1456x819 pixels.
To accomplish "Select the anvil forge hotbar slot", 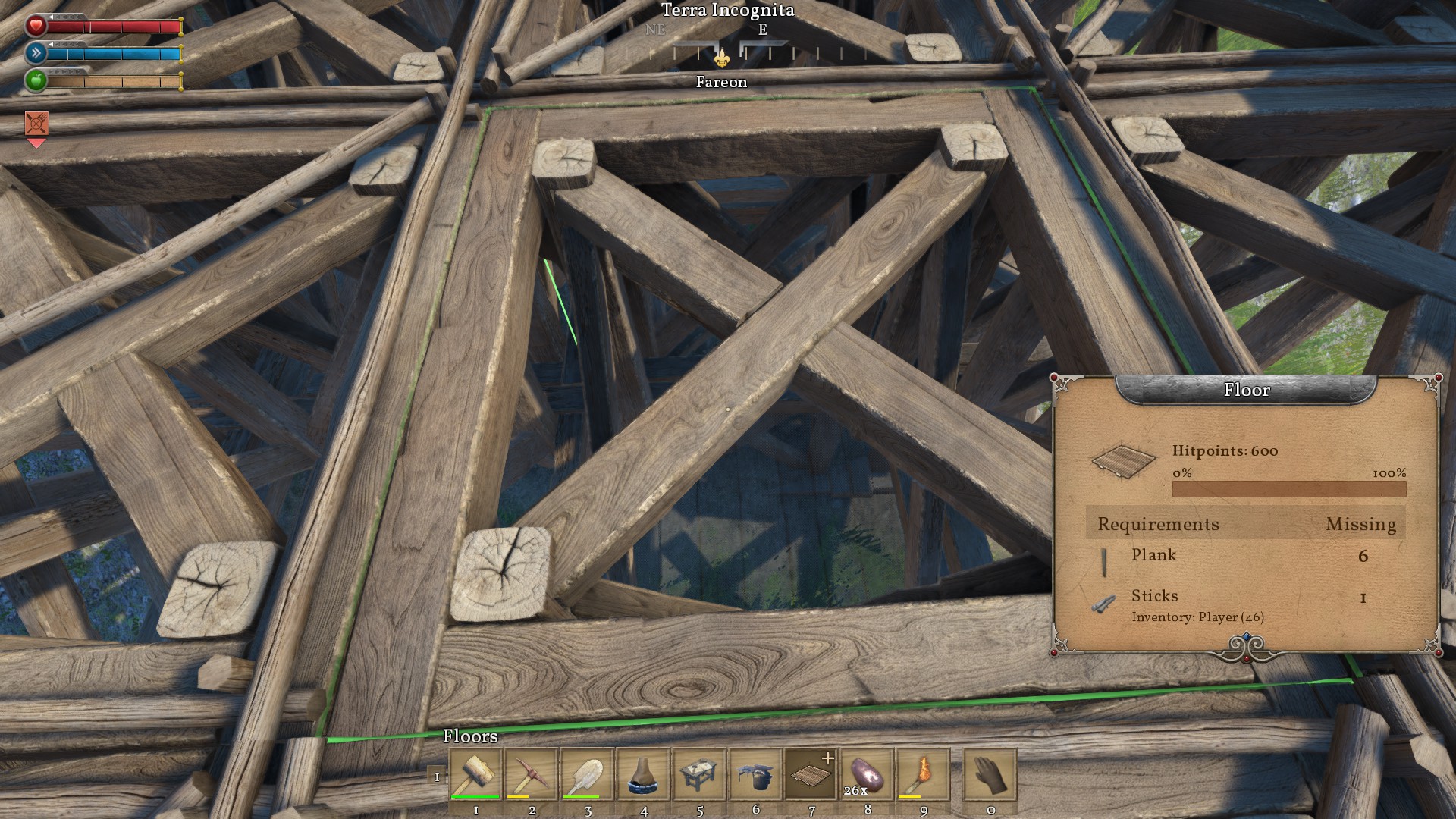I will [x=756, y=774].
